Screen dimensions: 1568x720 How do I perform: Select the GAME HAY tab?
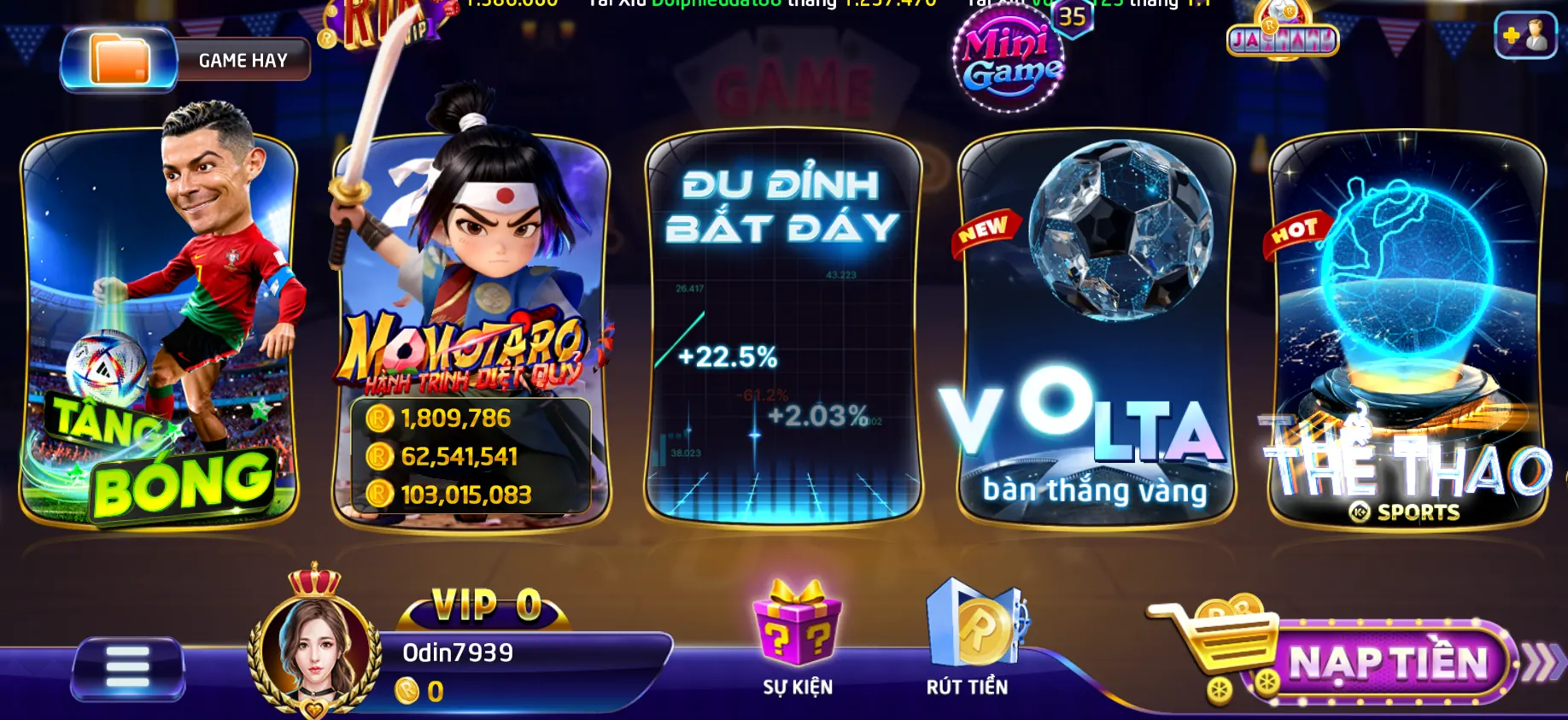(x=242, y=58)
